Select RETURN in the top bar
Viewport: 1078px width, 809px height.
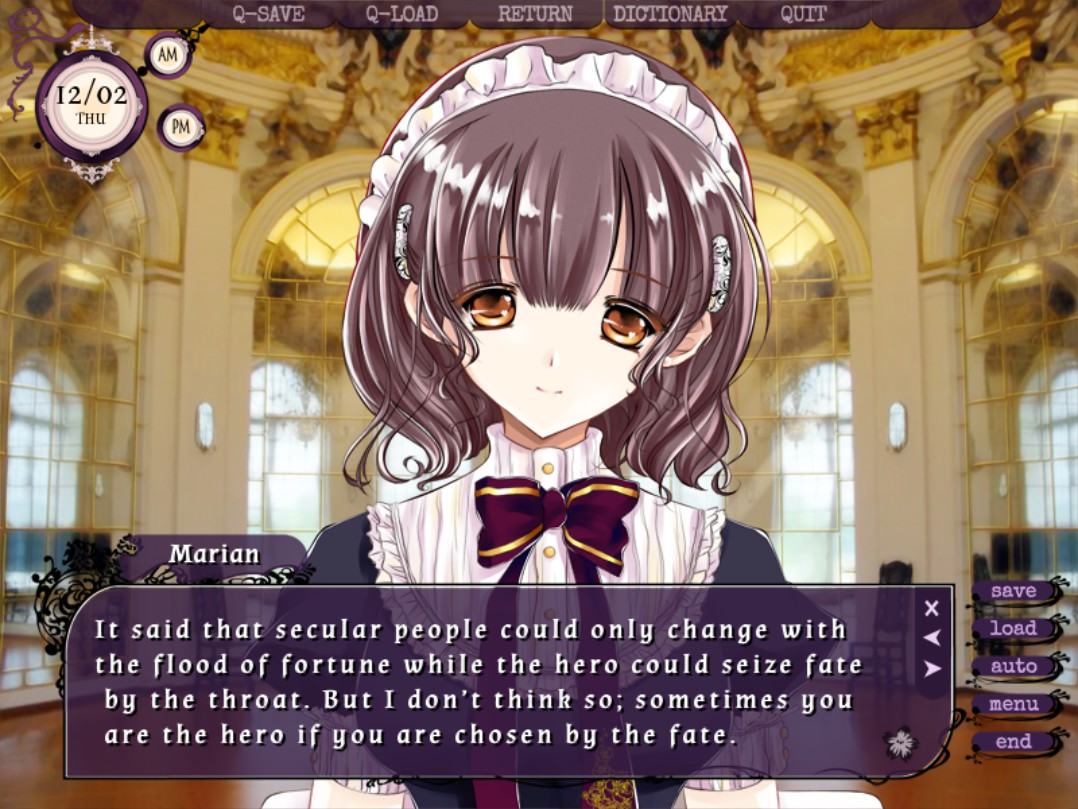pos(535,14)
